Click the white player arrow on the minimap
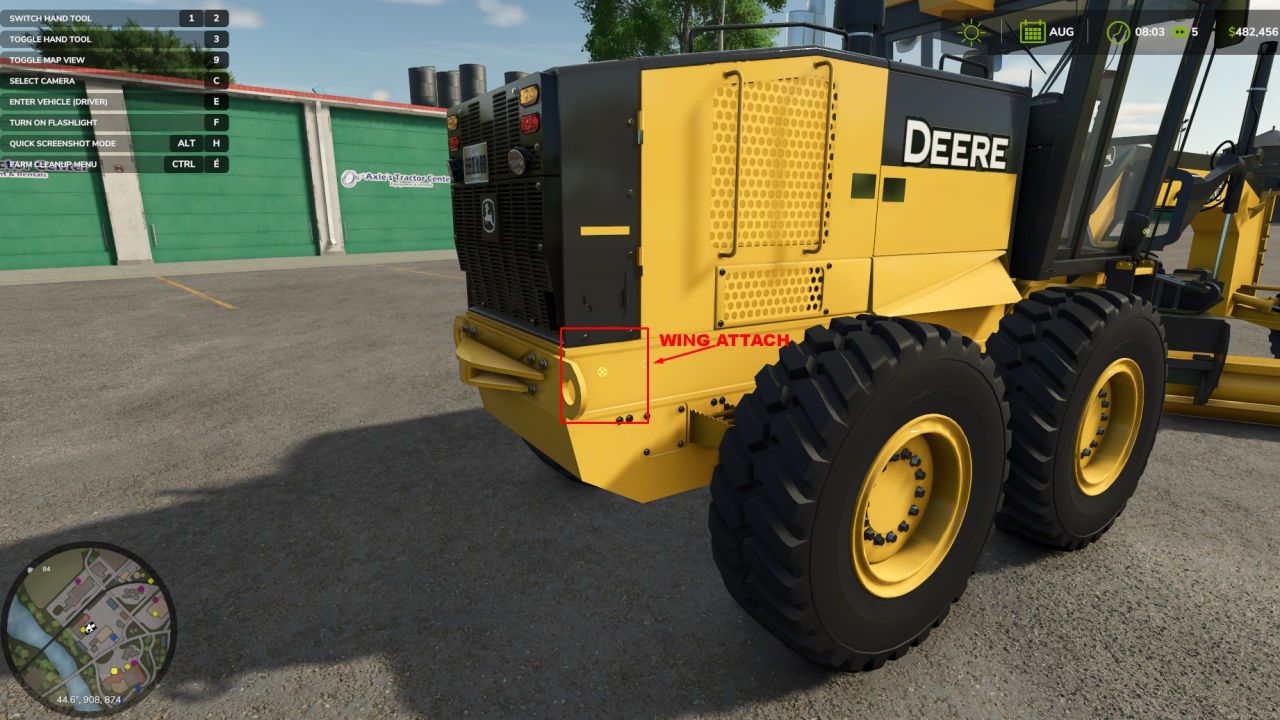Image resolution: width=1280 pixels, height=720 pixels. [89, 630]
